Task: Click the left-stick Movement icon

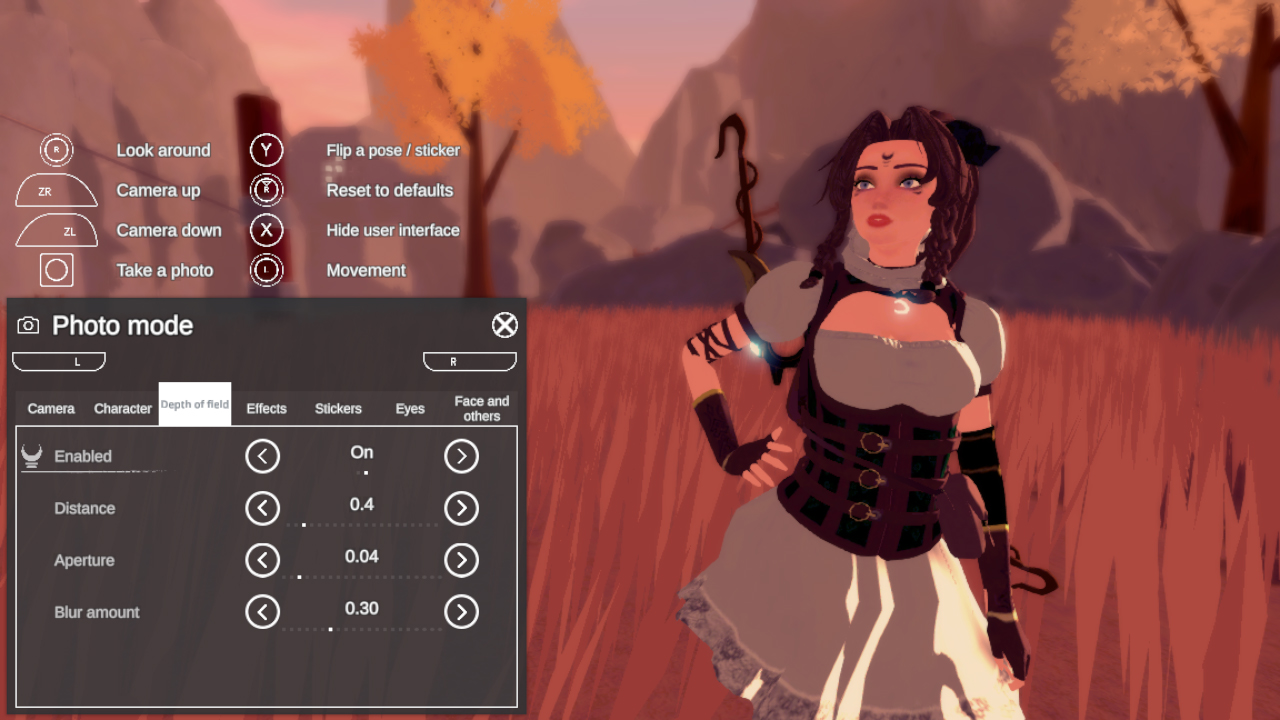Action: click(x=266, y=270)
